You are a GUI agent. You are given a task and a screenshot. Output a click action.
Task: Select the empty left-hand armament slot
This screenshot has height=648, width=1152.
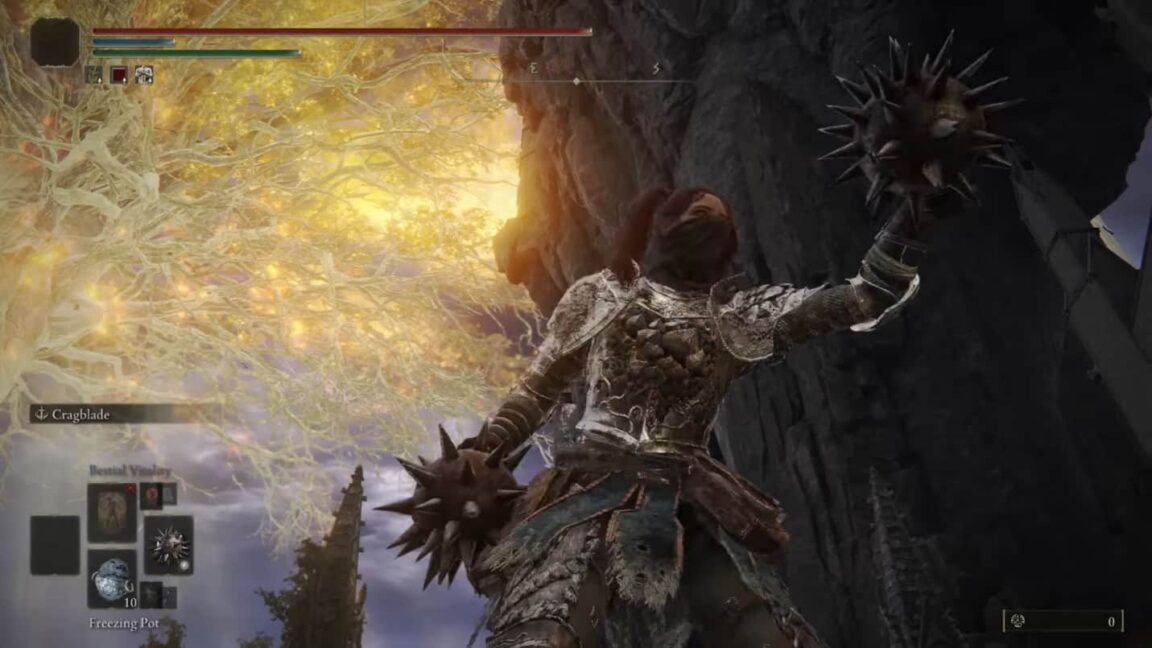(x=54, y=545)
